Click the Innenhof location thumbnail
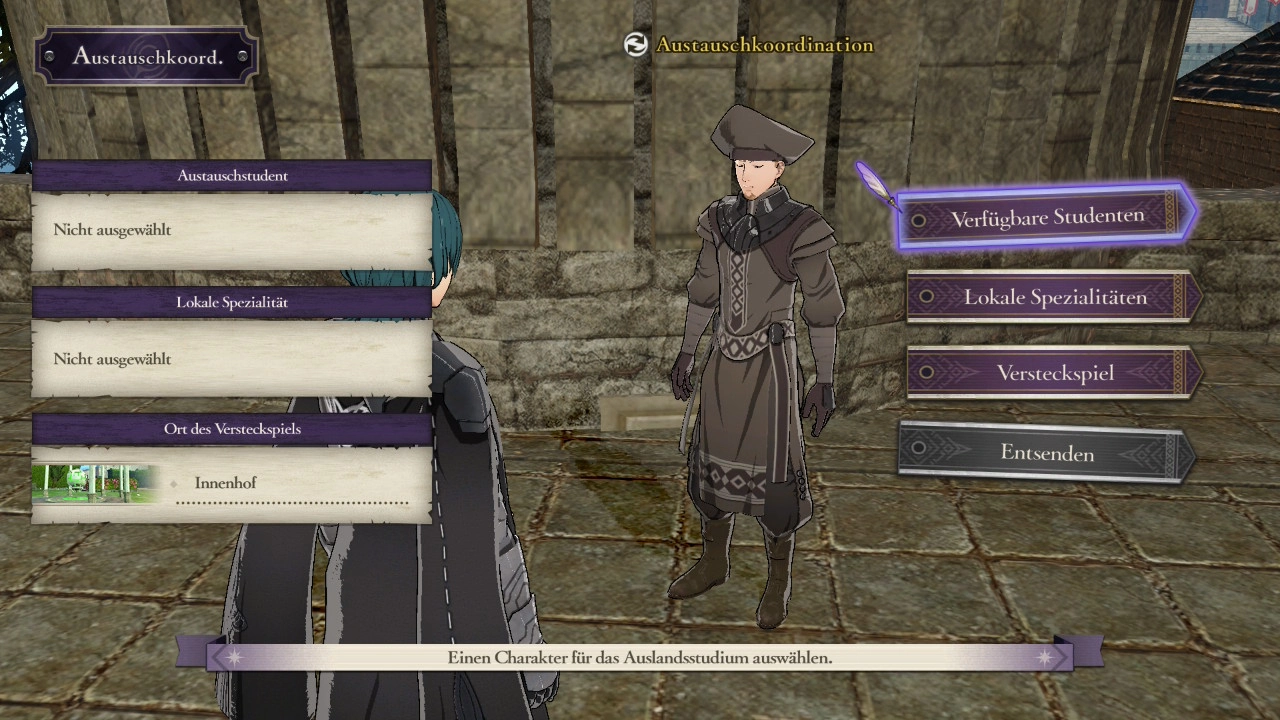Viewport: 1280px width, 720px height. point(96,483)
